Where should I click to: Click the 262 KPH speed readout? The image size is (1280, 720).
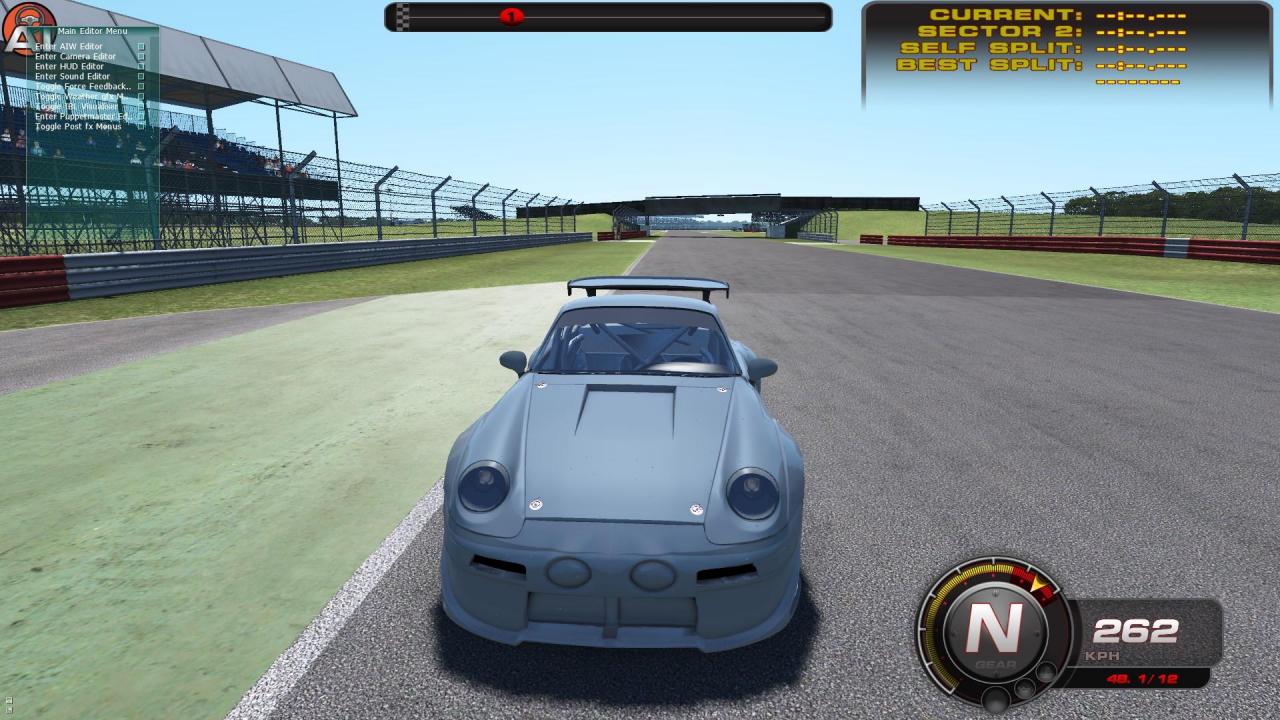point(1135,632)
